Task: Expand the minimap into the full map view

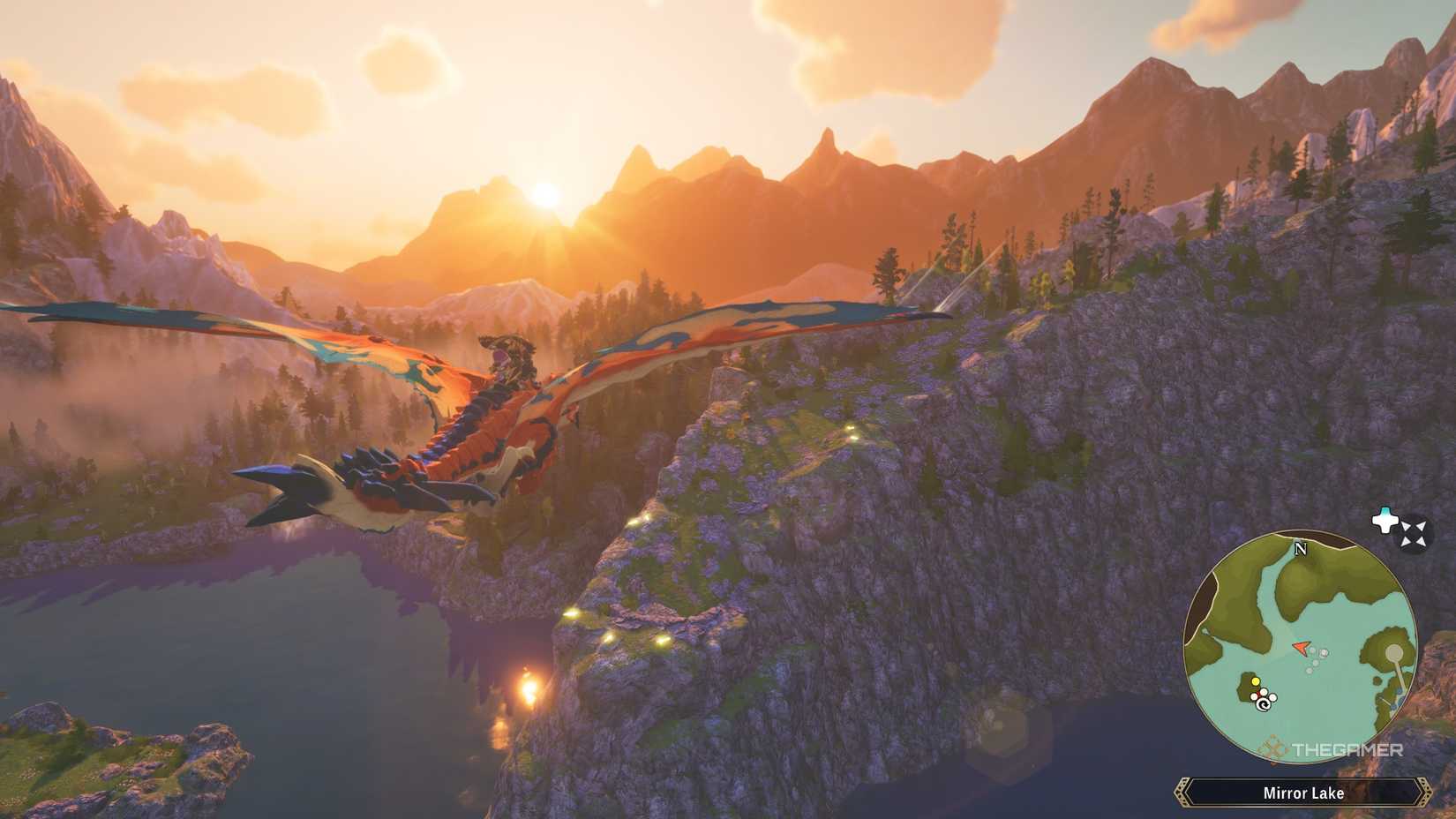Action: 1413,533
